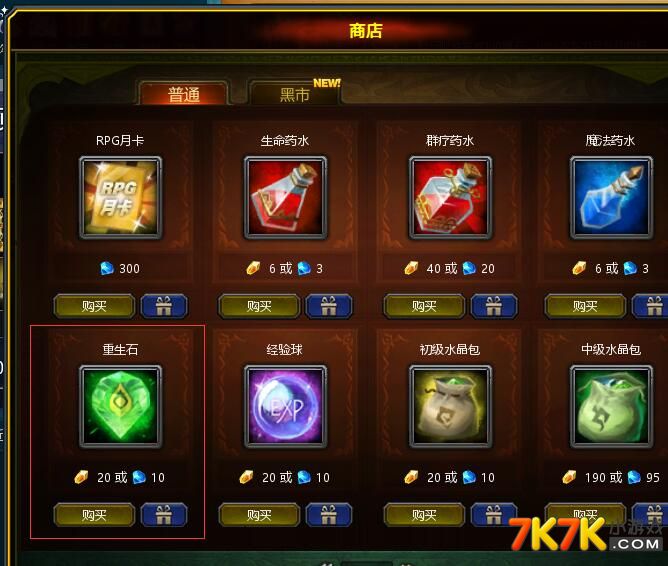Open the 黑市 black market tab
This screenshot has width=668, height=566.
point(294,94)
